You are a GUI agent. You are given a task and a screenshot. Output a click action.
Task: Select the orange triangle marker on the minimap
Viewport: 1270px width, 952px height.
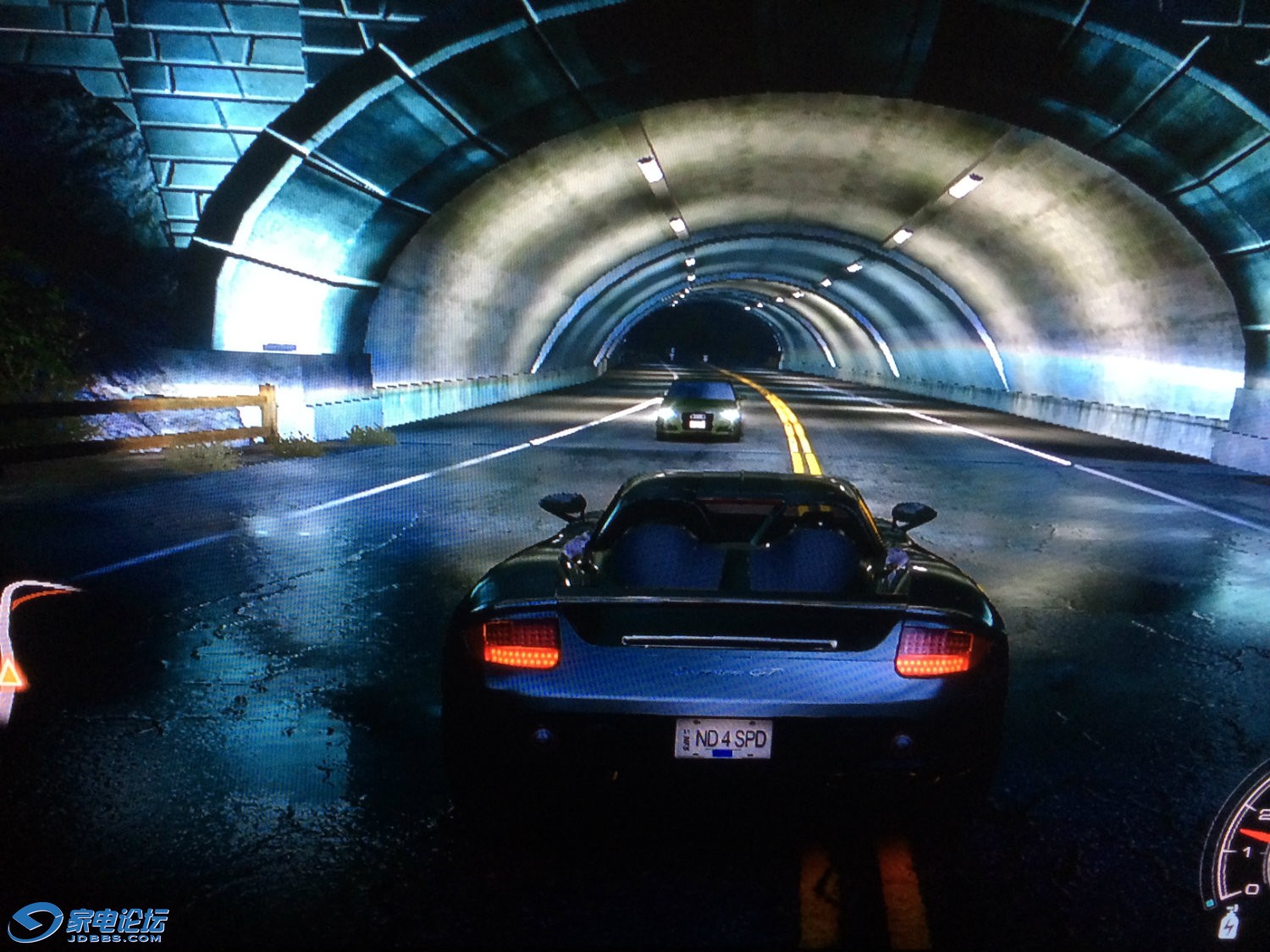pos(10,675)
